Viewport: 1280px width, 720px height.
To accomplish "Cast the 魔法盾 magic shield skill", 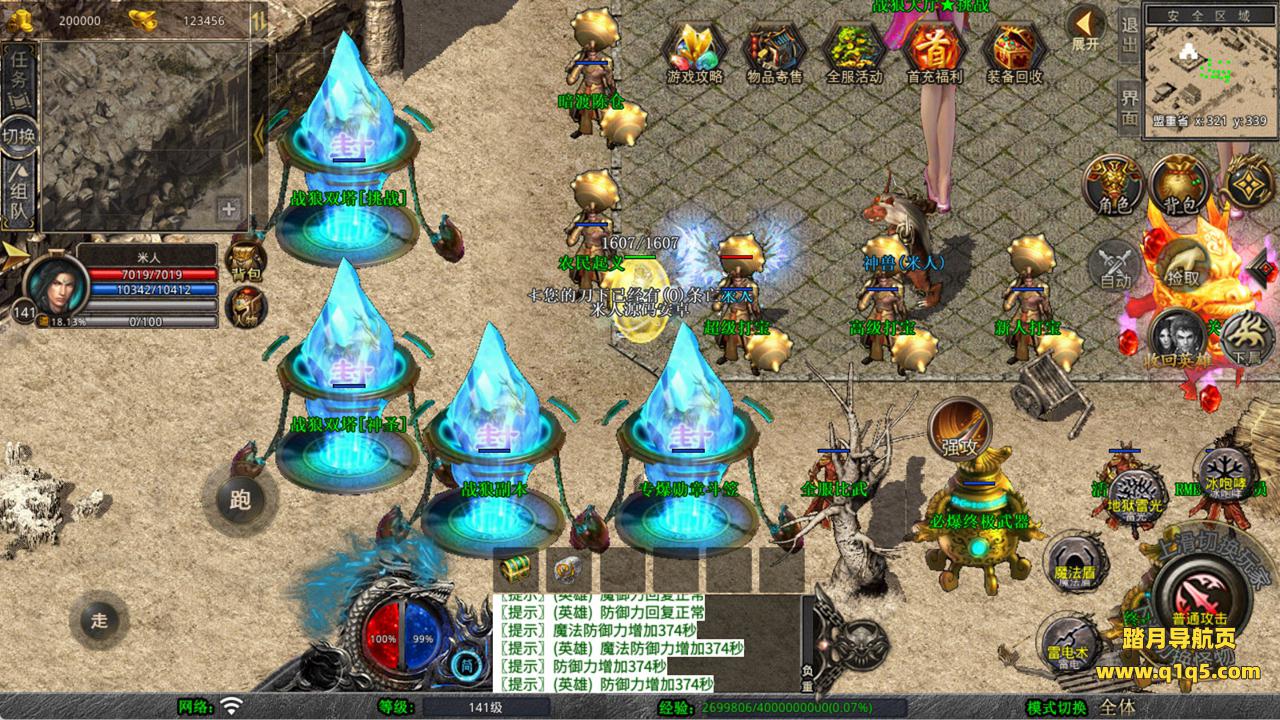I will click(1075, 560).
